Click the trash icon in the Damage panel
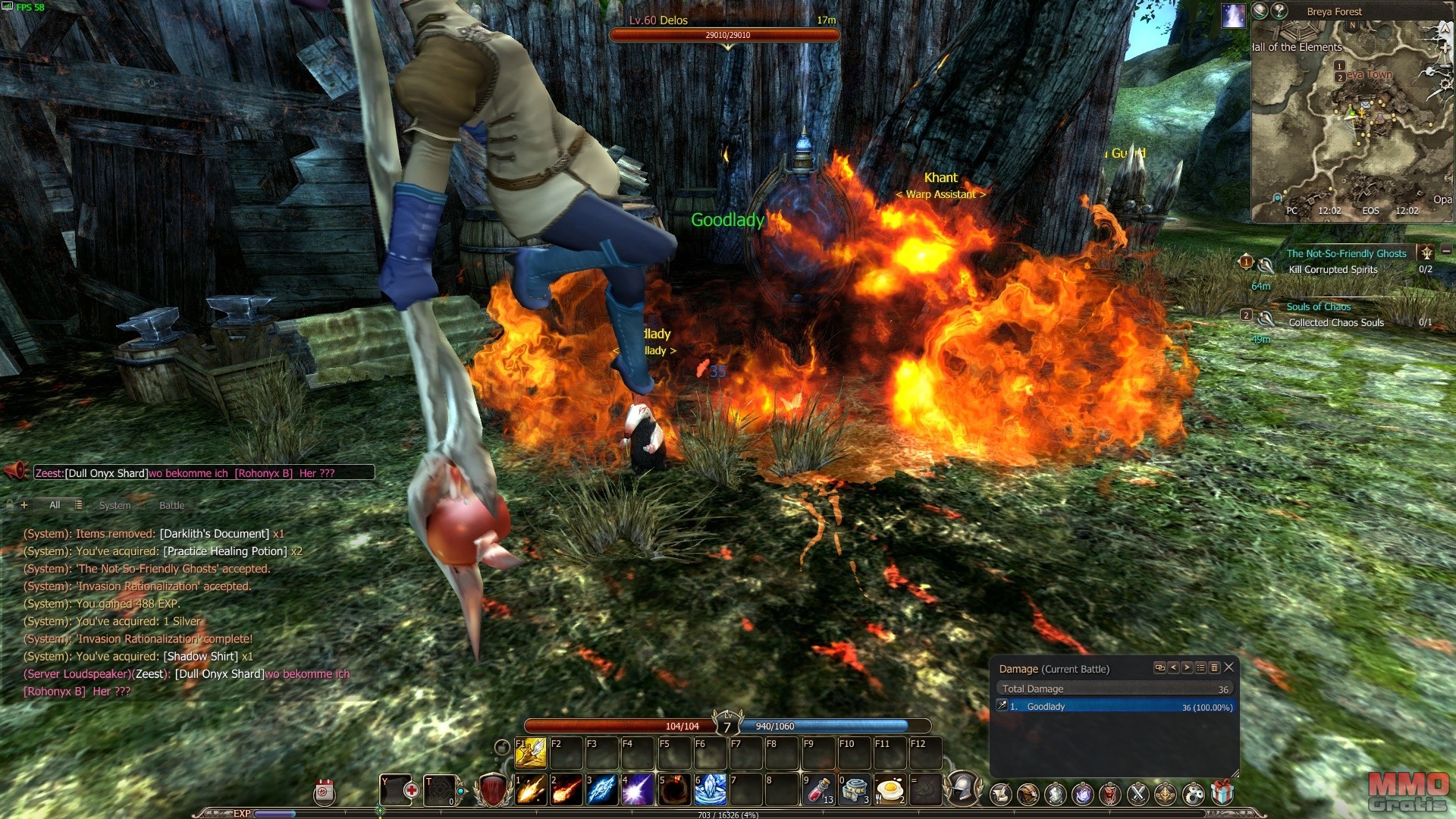Viewport: 1456px width, 819px height. click(x=1214, y=668)
